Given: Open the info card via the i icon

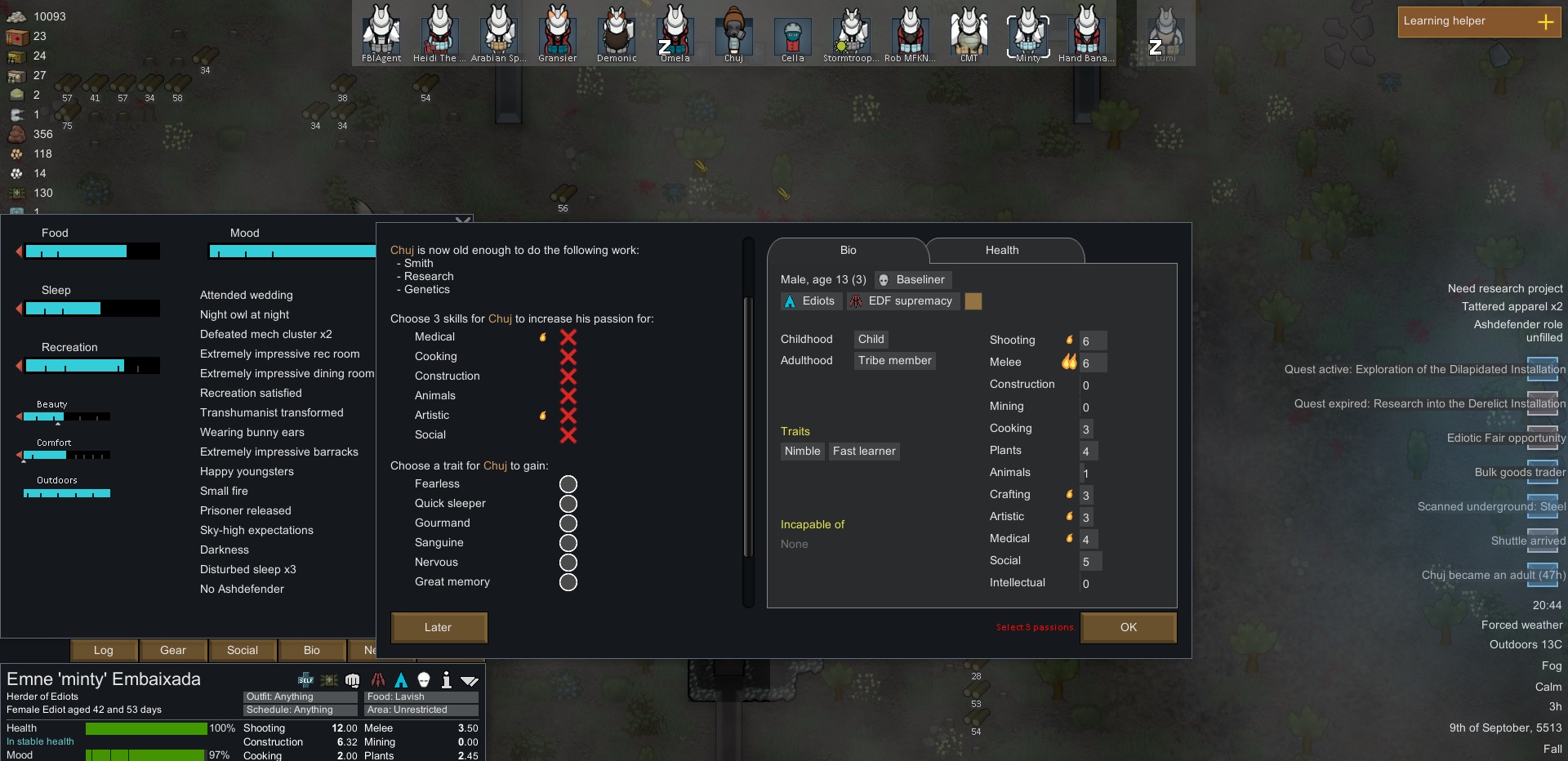Looking at the screenshot, I should tap(446, 680).
